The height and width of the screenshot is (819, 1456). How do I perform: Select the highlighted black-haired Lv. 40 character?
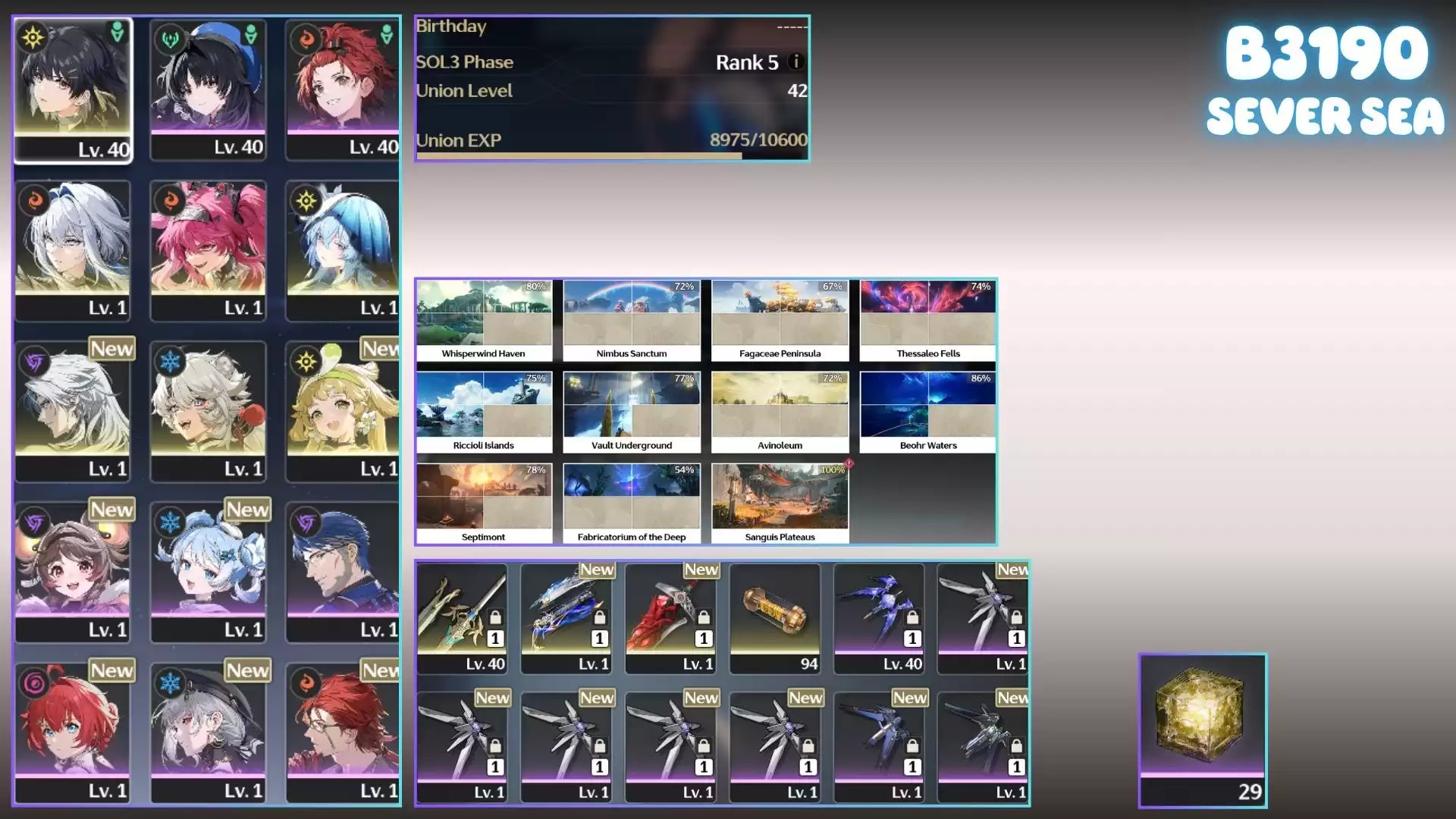click(x=73, y=89)
